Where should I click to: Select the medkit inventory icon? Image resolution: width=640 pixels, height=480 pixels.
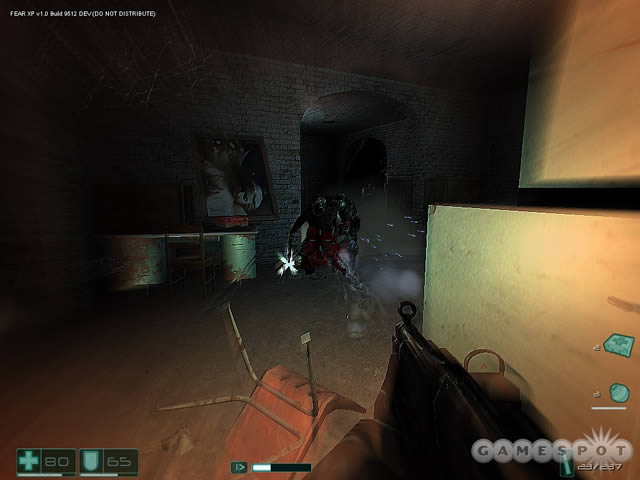coord(617,345)
